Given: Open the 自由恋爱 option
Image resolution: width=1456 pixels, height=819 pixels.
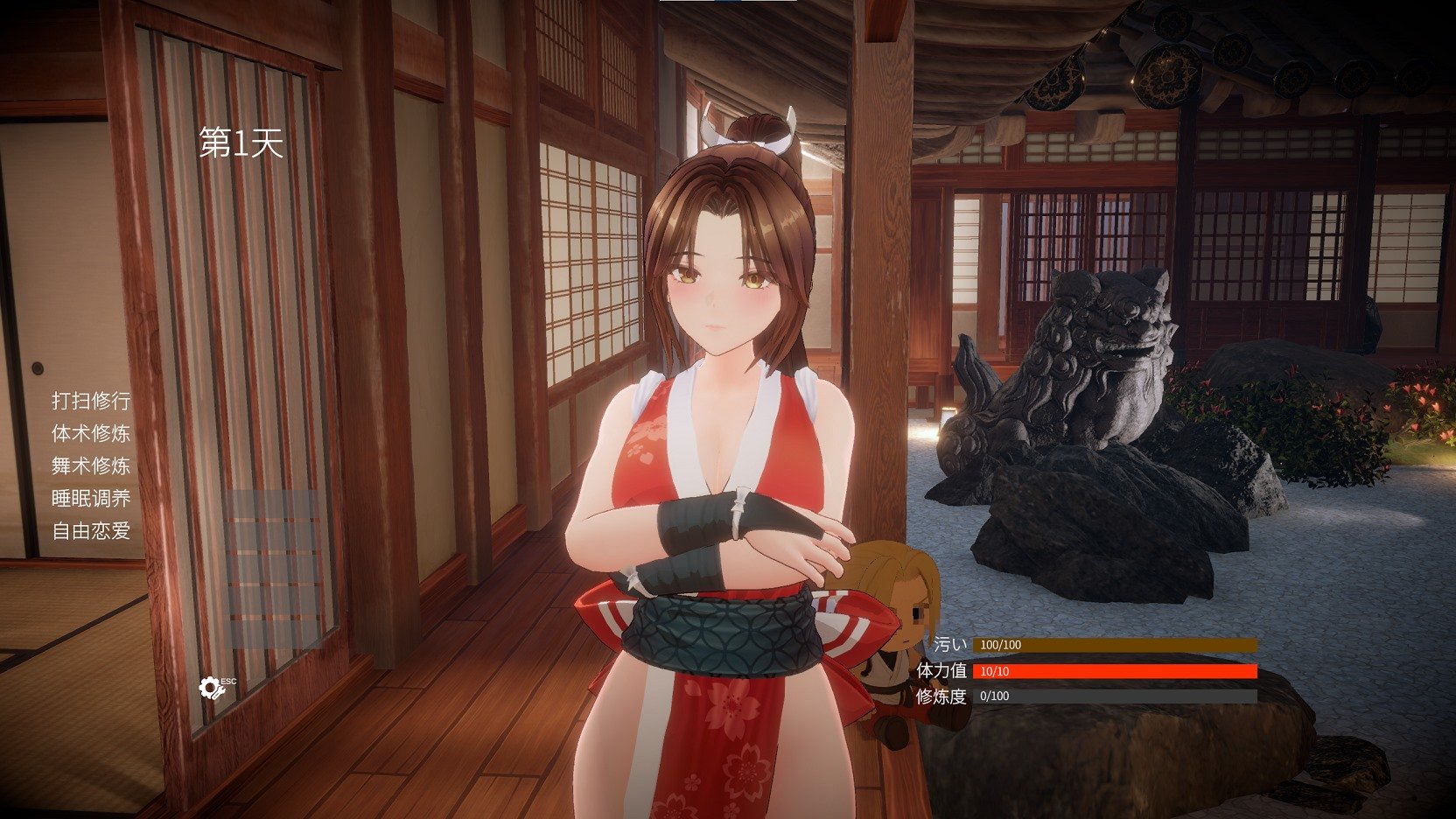Looking at the screenshot, I should click(x=91, y=530).
